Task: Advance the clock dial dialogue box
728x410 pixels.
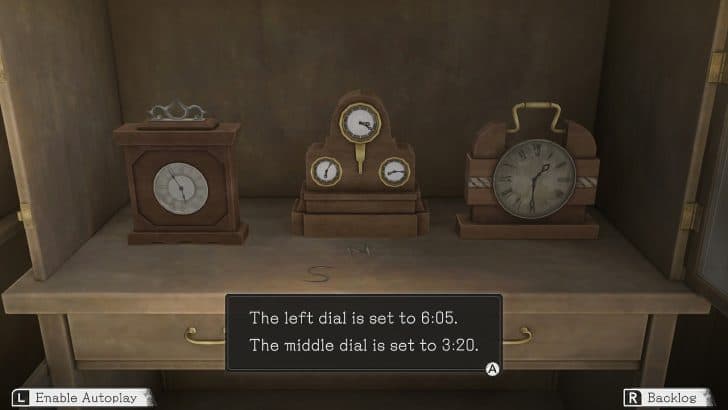Action: point(492,369)
